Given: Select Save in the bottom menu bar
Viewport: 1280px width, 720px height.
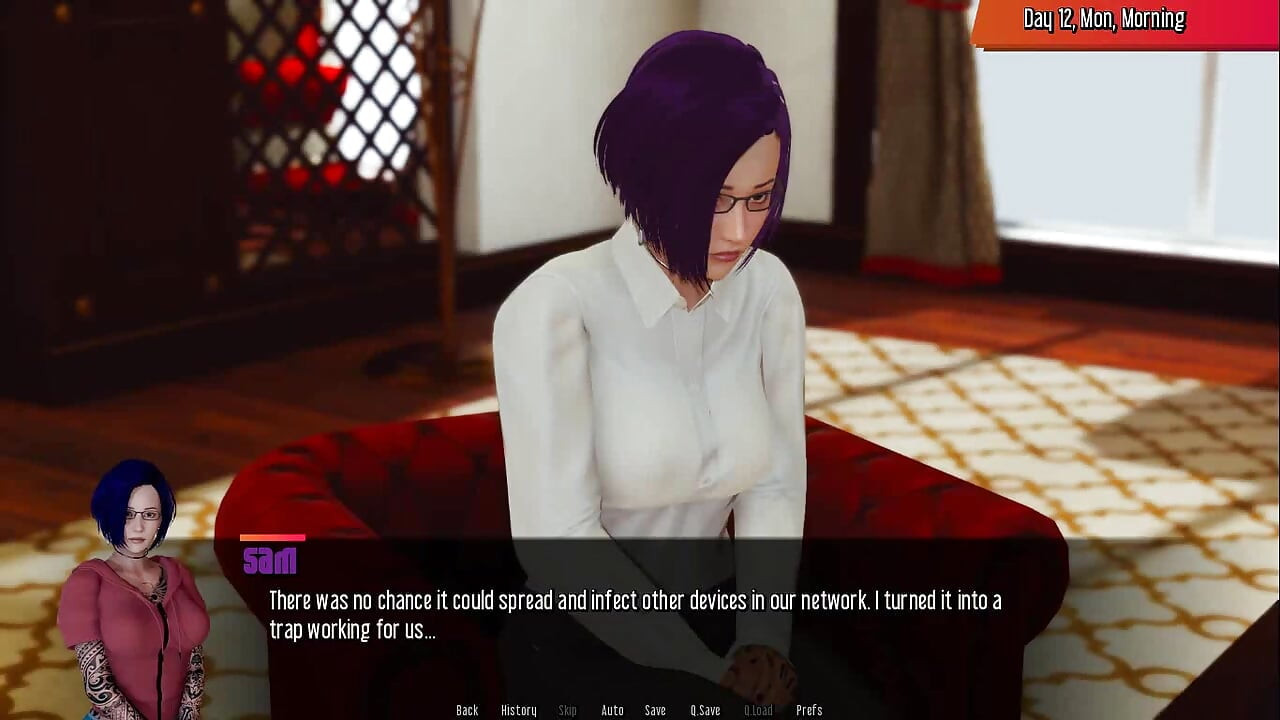Looking at the screenshot, I should tap(655, 709).
